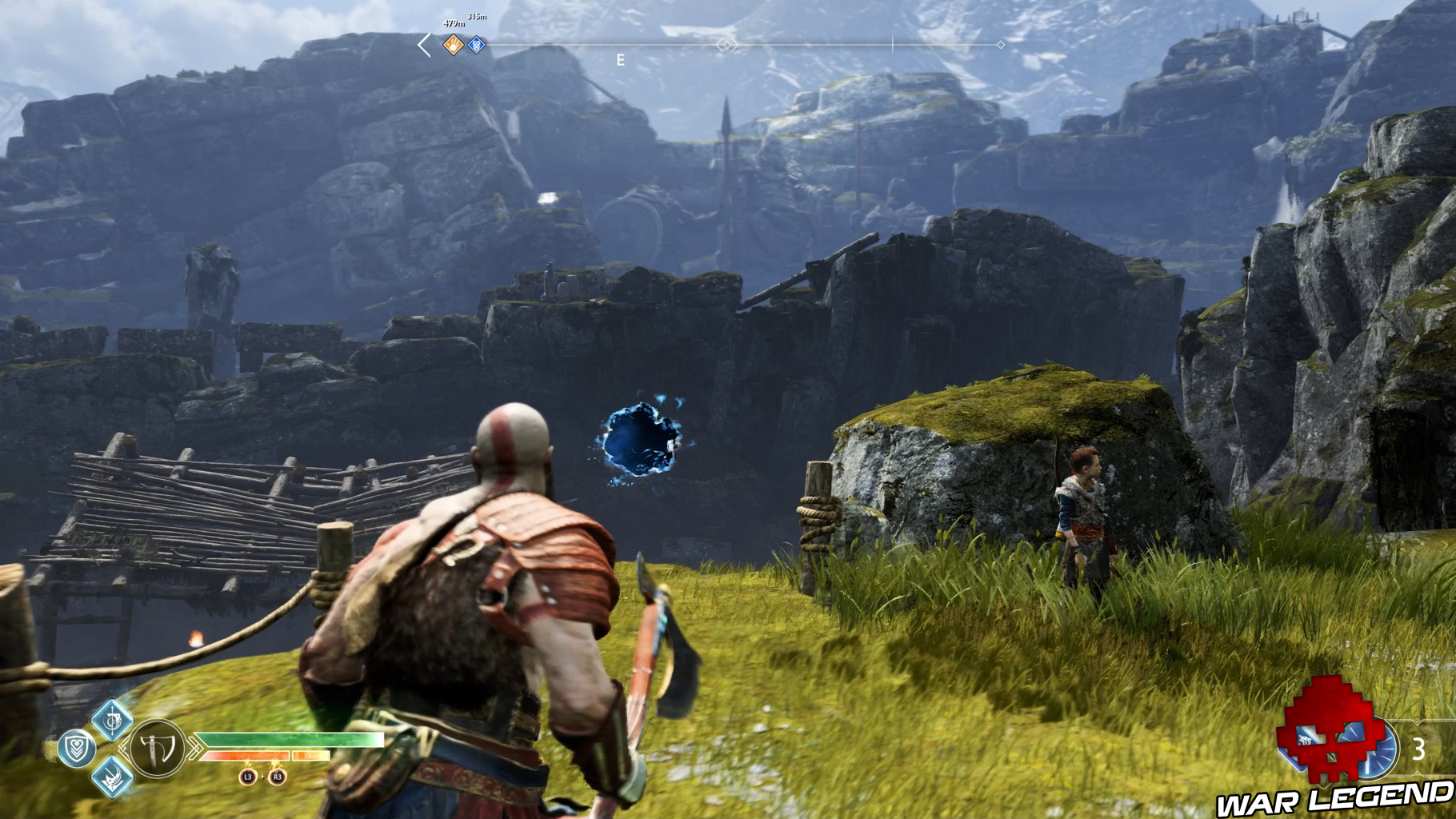Image resolution: width=1456 pixels, height=819 pixels.
Task: Click the orange handprint quest marker
Action: 453,46
